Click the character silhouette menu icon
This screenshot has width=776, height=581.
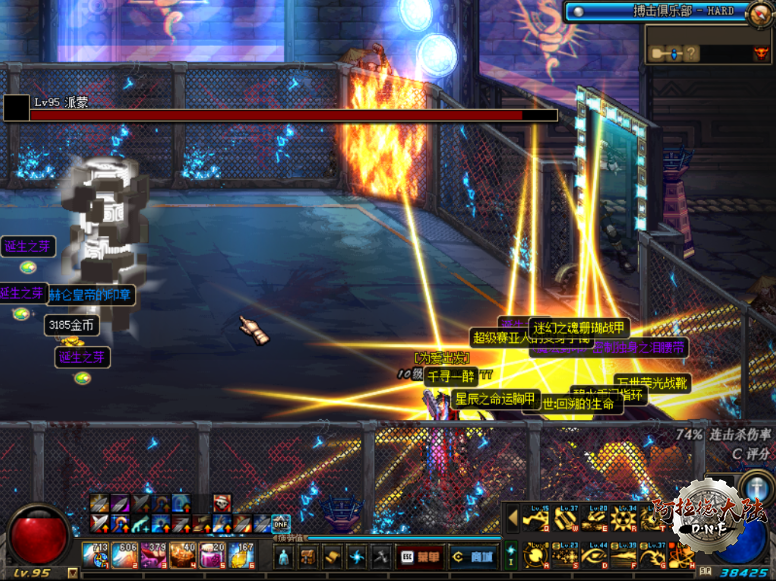point(283,556)
